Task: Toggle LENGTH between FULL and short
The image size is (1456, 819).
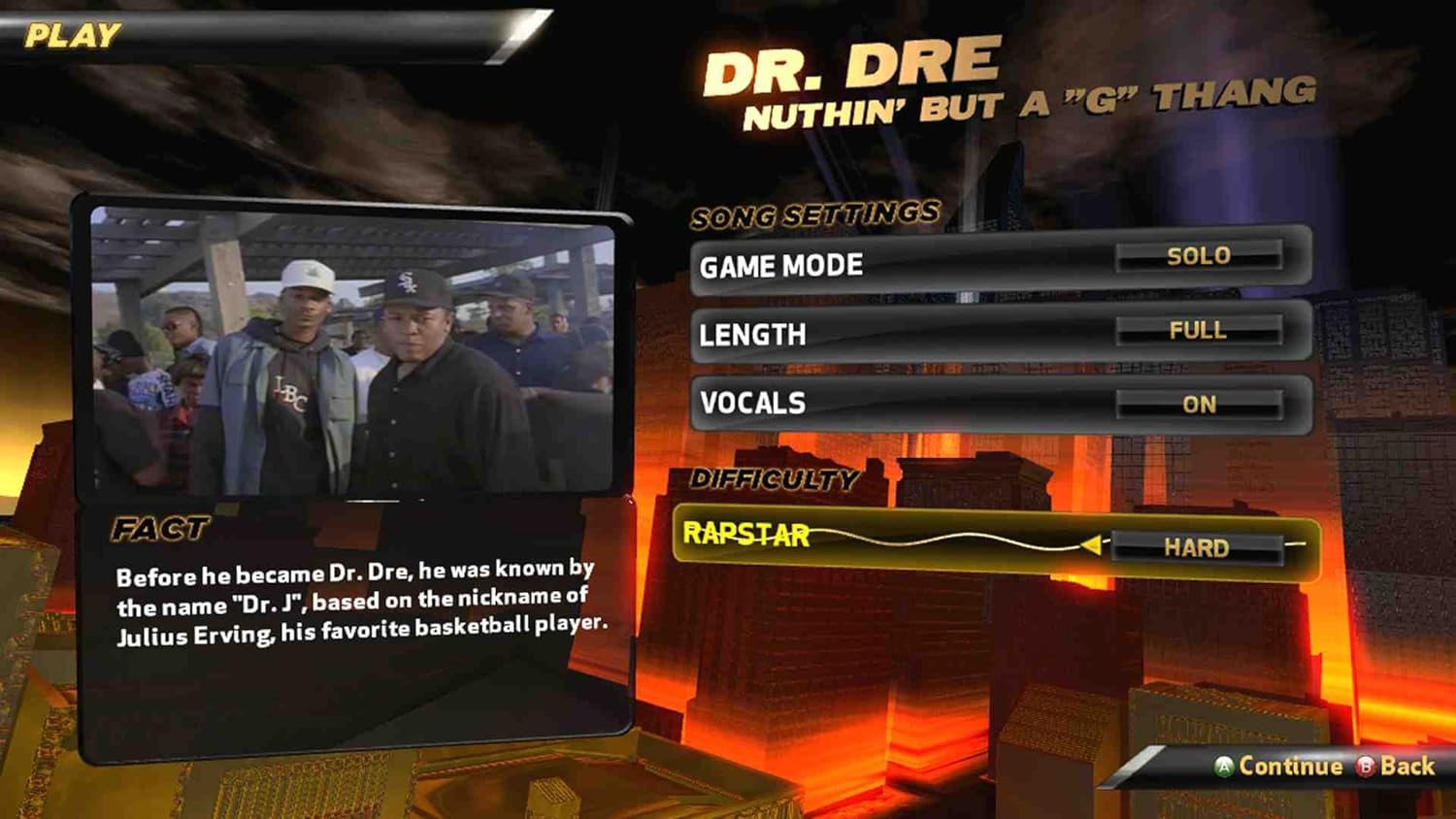Action: tap(1197, 331)
